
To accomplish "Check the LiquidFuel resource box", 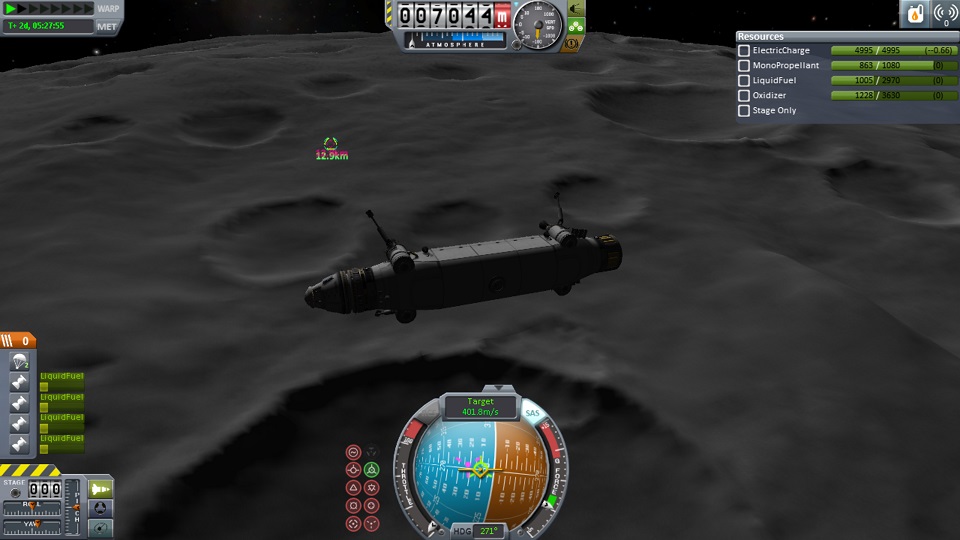I will (x=744, y=81).
